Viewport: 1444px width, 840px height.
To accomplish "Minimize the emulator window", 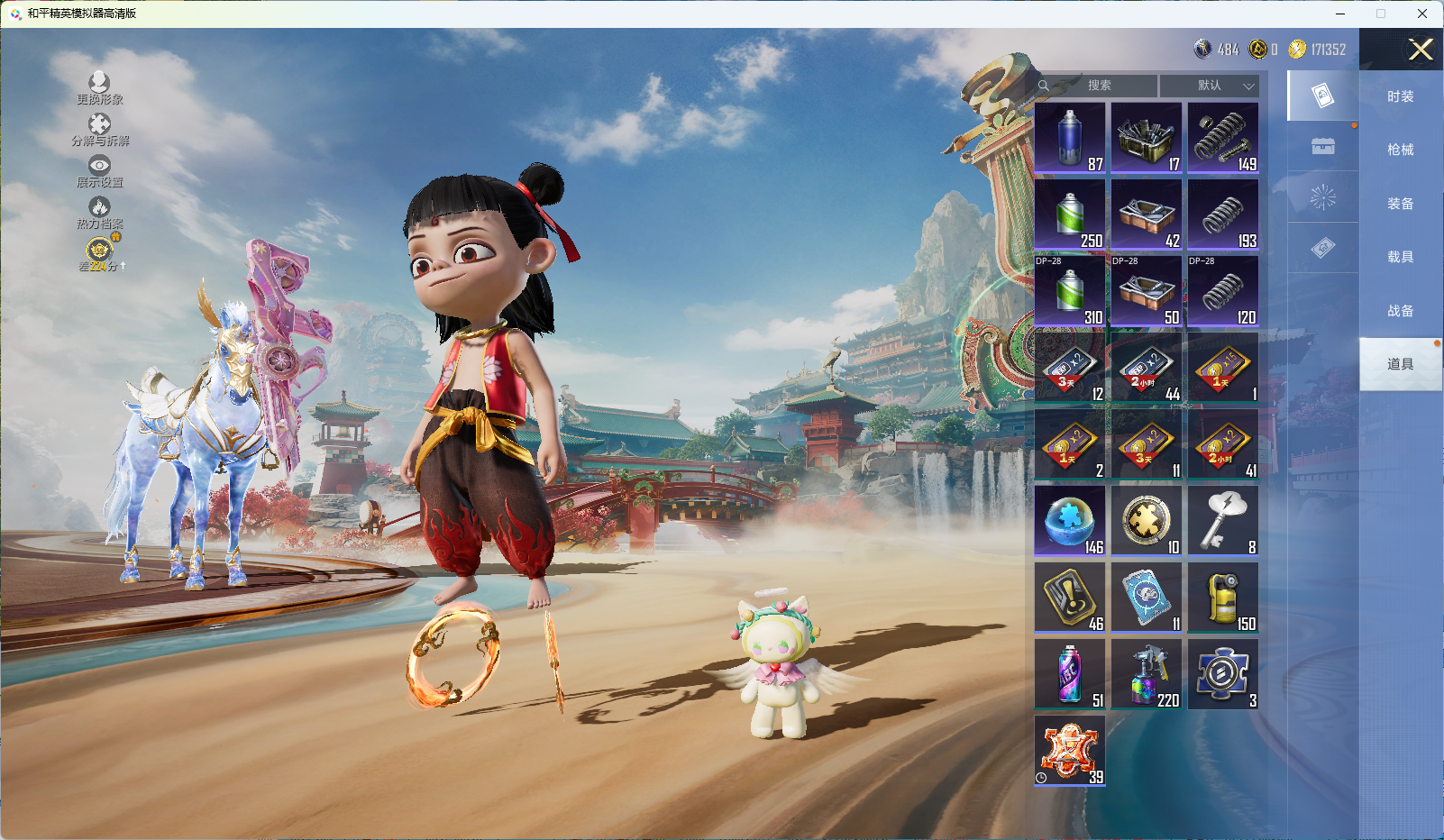I will pyautogui.click(x=1339, y=14).
